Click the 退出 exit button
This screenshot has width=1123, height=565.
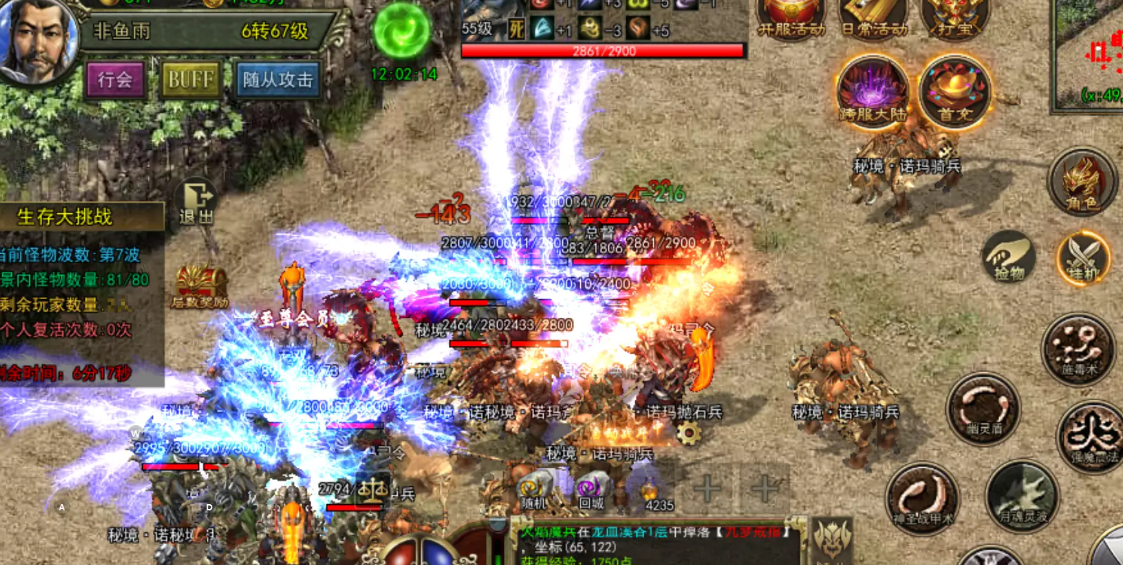(x=197, y=201)
